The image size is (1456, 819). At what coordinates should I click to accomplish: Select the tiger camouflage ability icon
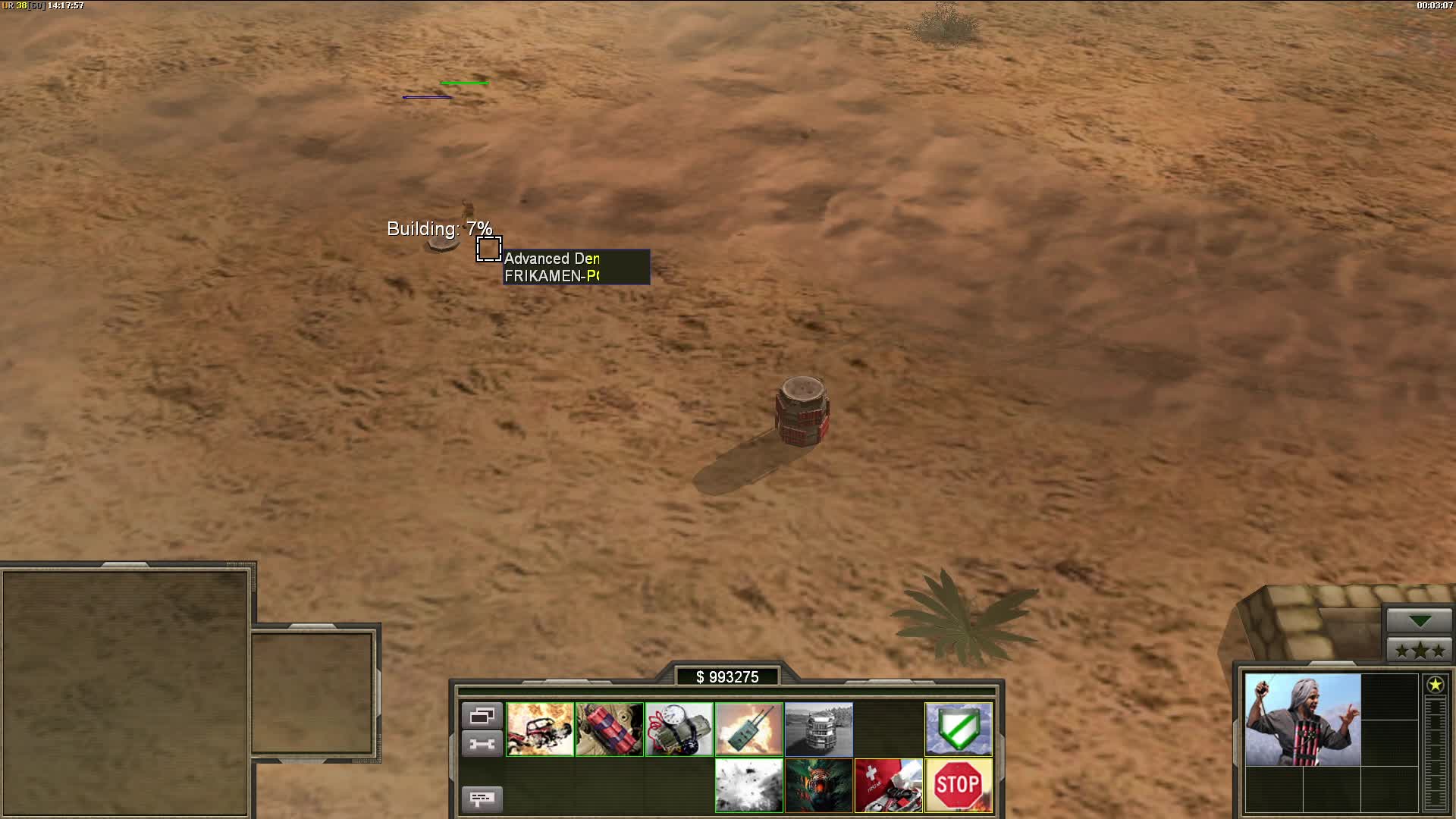(819, 785)
